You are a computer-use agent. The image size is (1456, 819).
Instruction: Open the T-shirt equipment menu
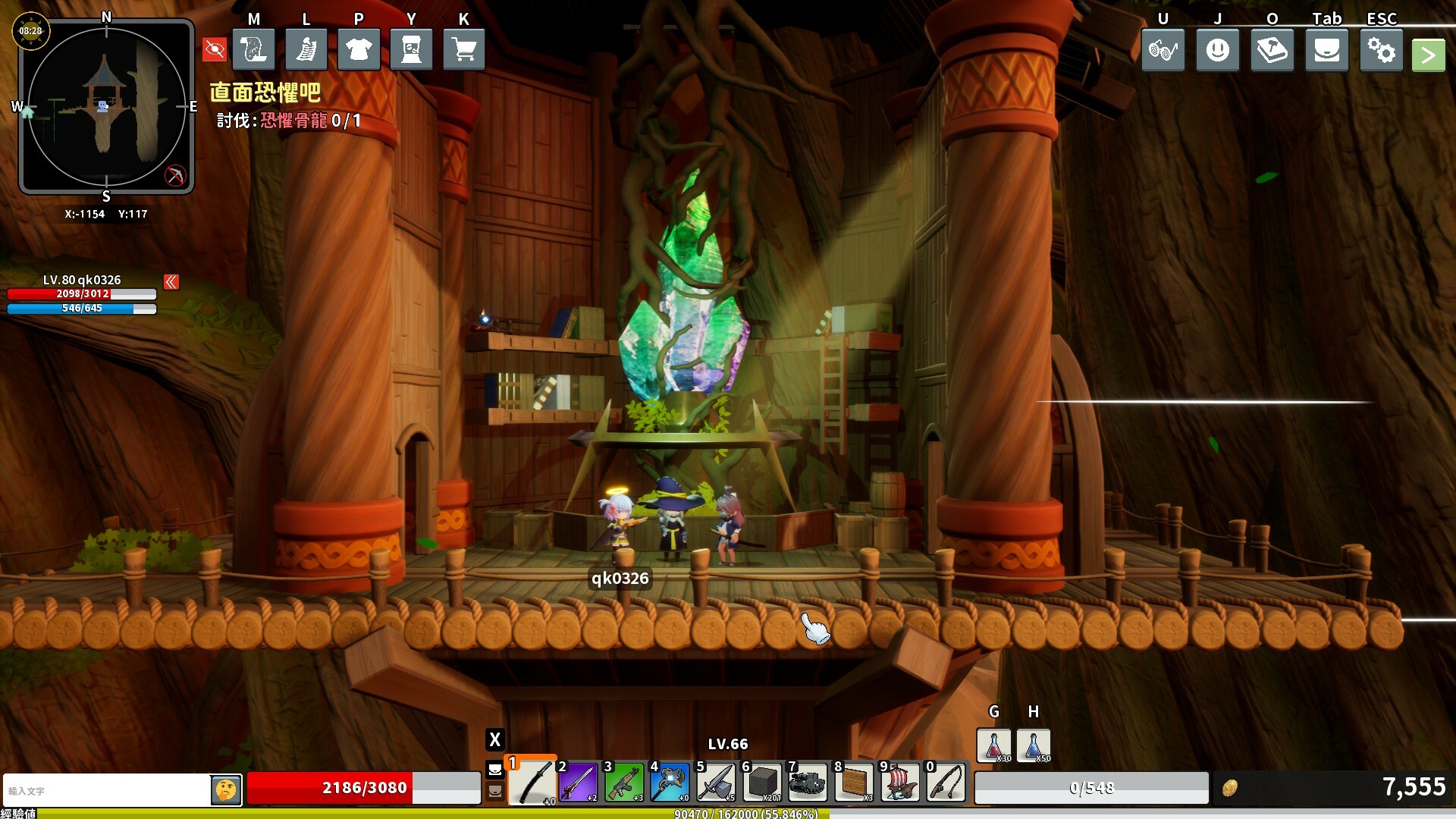tap(359, 50)
